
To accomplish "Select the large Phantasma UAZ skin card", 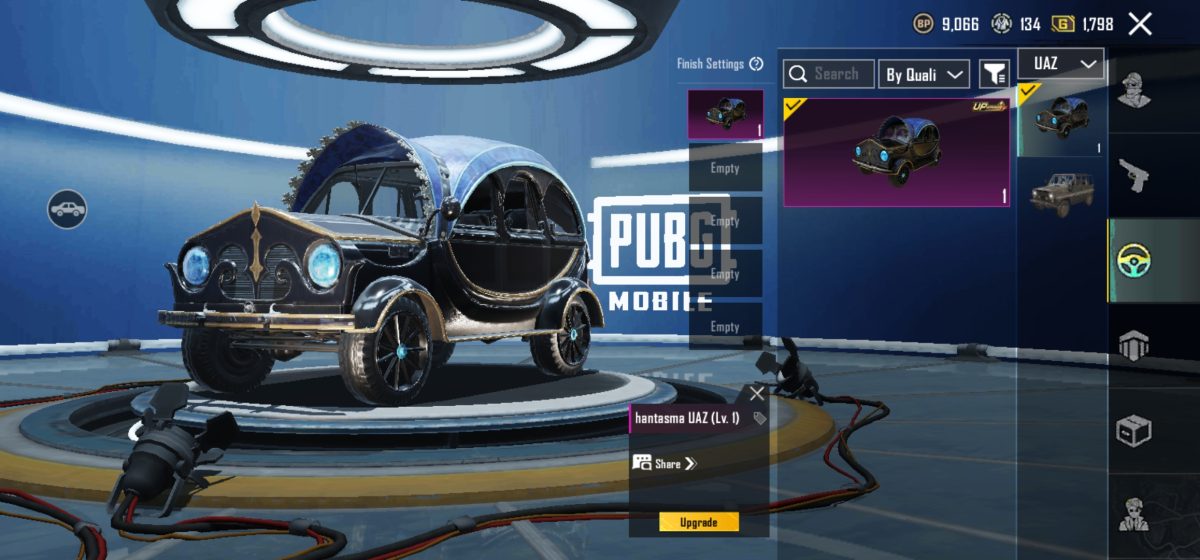I will click(896, 152).
